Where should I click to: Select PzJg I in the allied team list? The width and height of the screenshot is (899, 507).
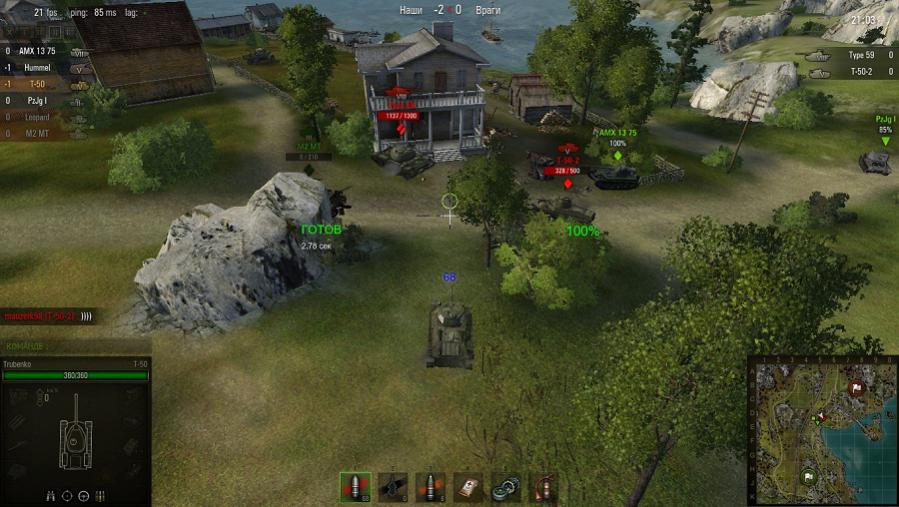[x=38, y=101]
